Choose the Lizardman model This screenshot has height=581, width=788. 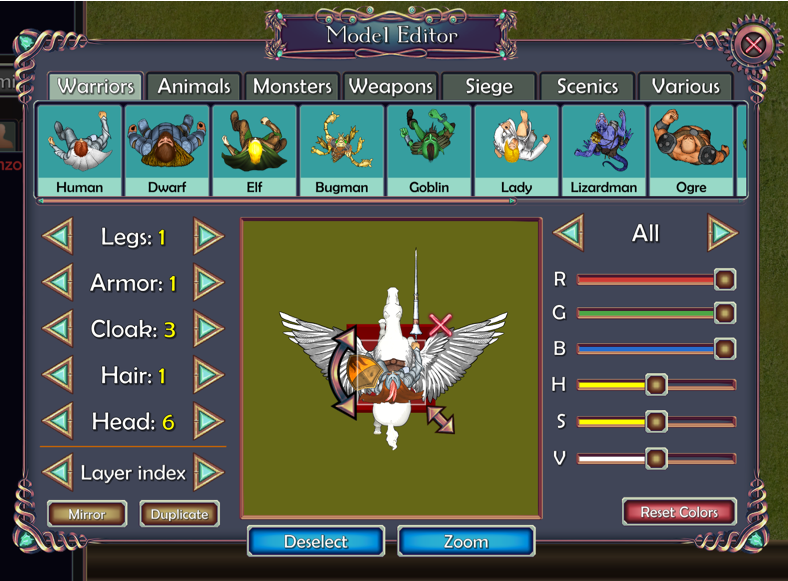[603, 150]
